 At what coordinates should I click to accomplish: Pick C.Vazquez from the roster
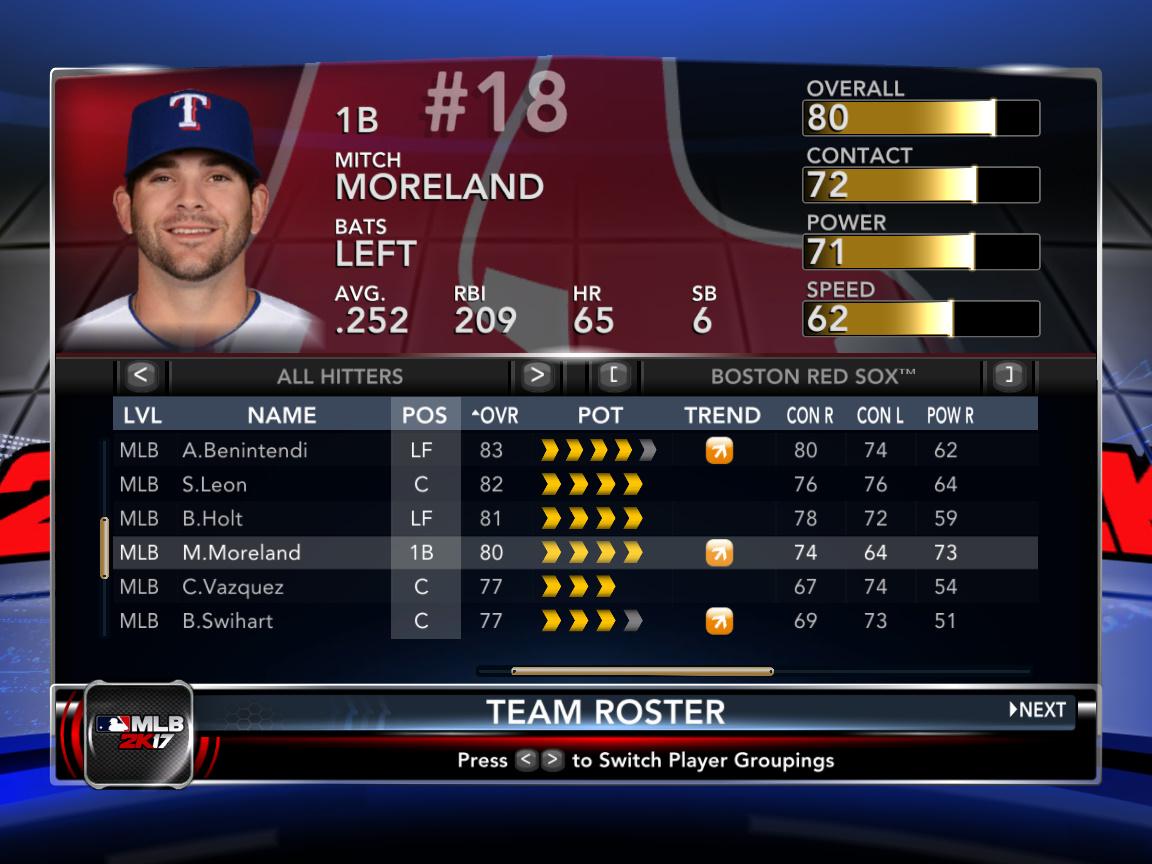[233, 586]
